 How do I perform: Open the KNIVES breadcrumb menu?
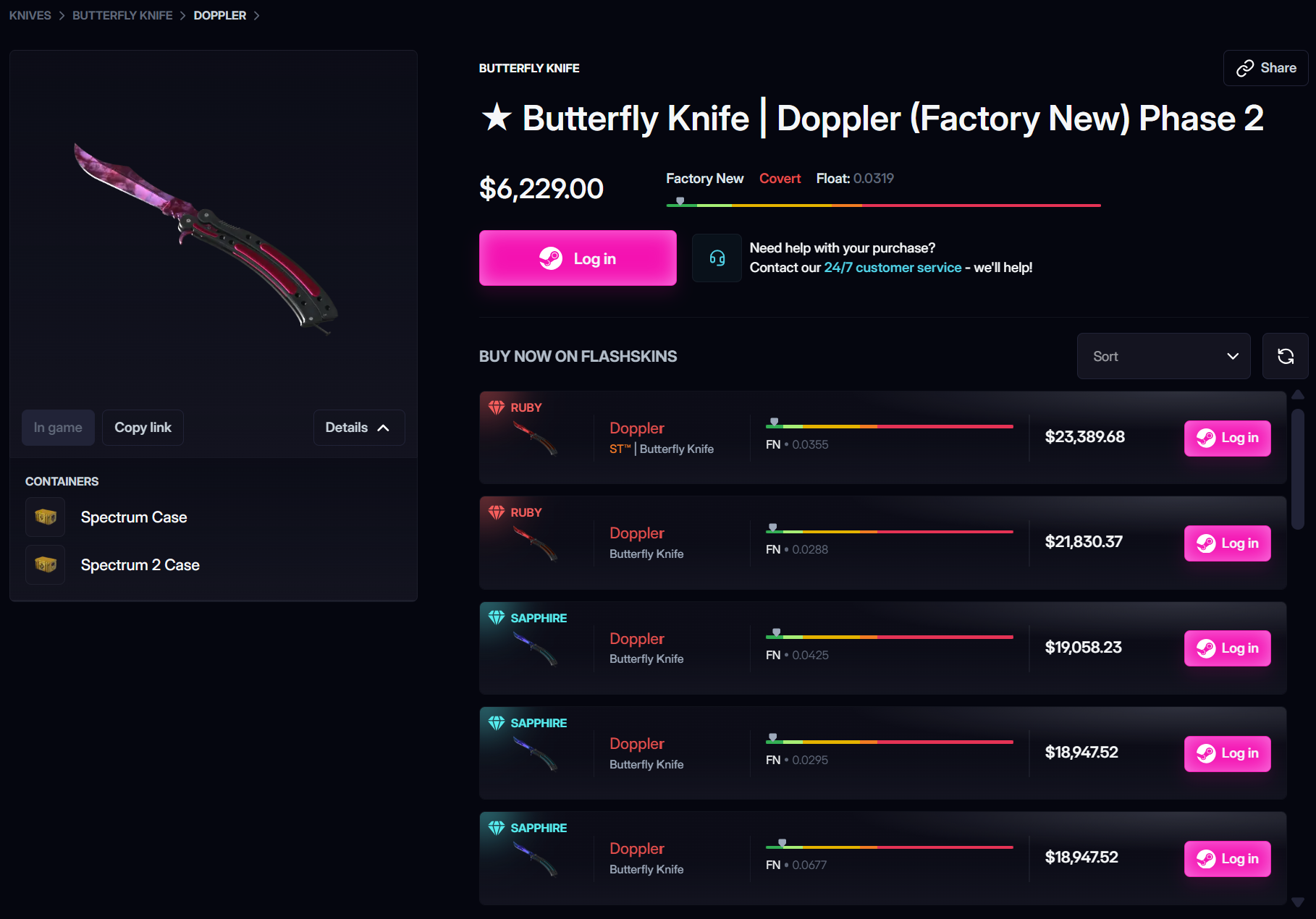pyautogui.click(x=30, y=14)
